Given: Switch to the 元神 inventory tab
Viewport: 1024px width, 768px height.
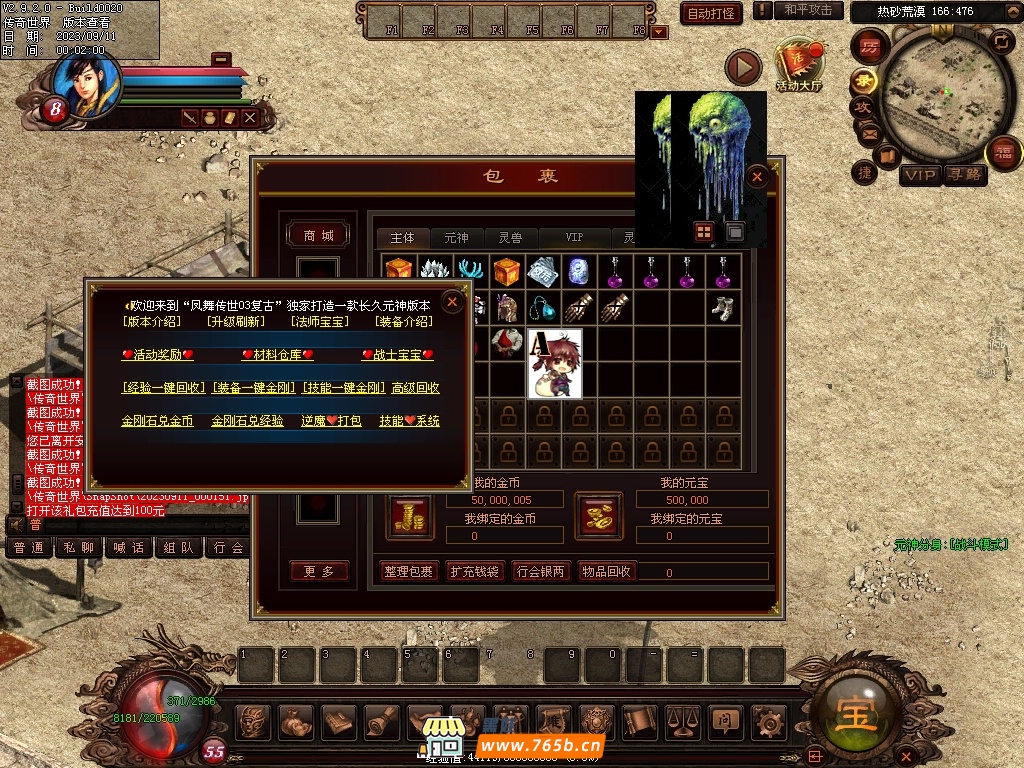Looking at the screenshot, I should (x=456, y=238).
